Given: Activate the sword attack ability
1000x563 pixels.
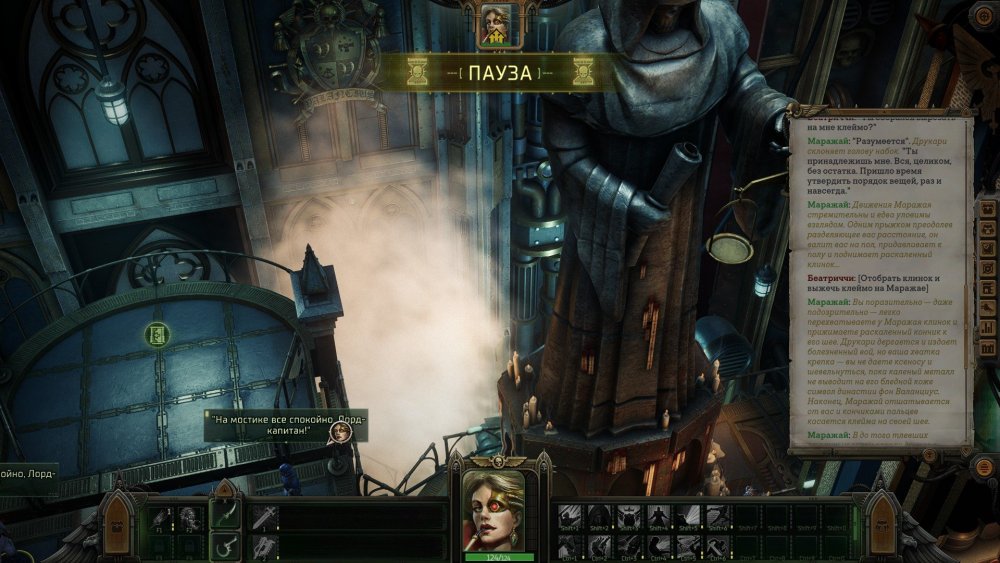Looking at the screenshot, I should [x=264, y=517].
